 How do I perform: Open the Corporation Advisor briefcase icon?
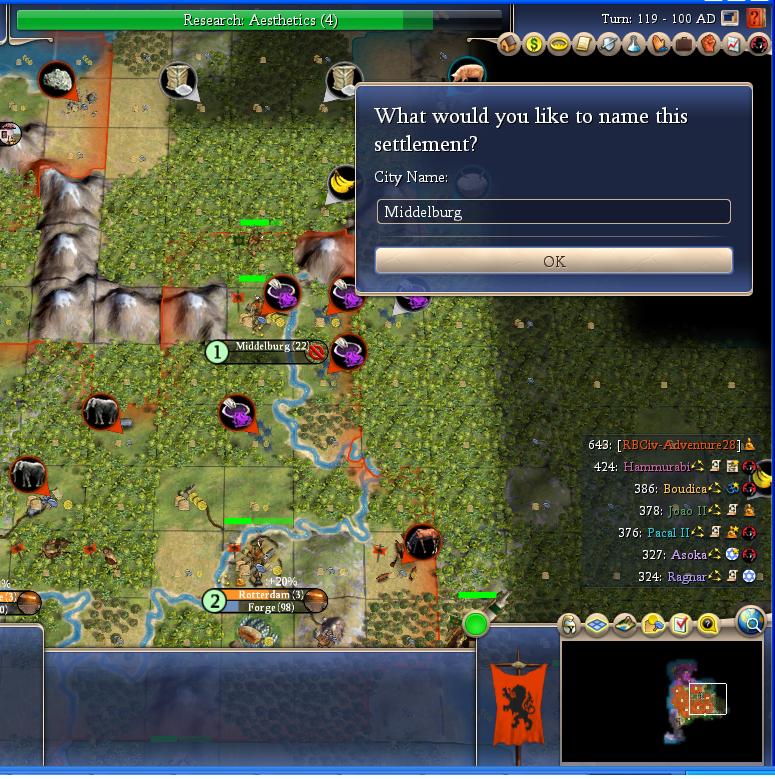click(x=684, y=44)
